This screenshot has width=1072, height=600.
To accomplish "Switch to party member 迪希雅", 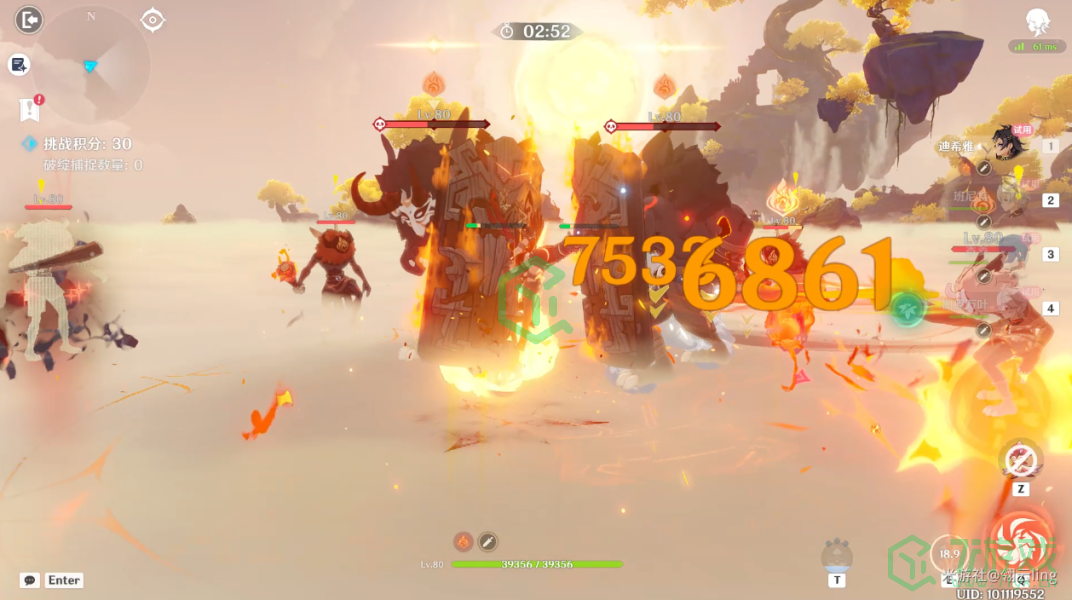I will tap(1006, 146).
